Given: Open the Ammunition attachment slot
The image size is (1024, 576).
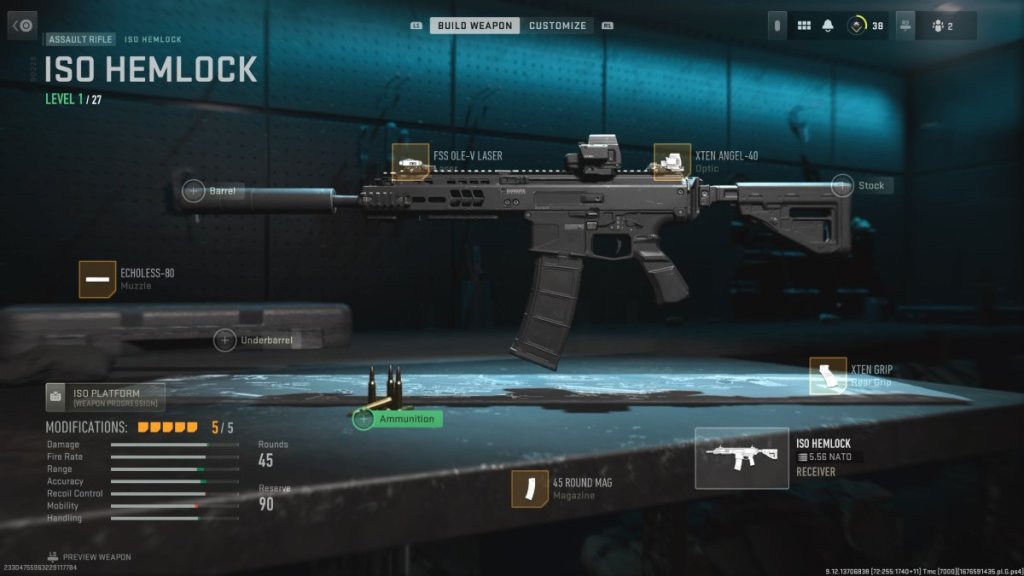Looking at the screenshot, I should coord(364,419).
